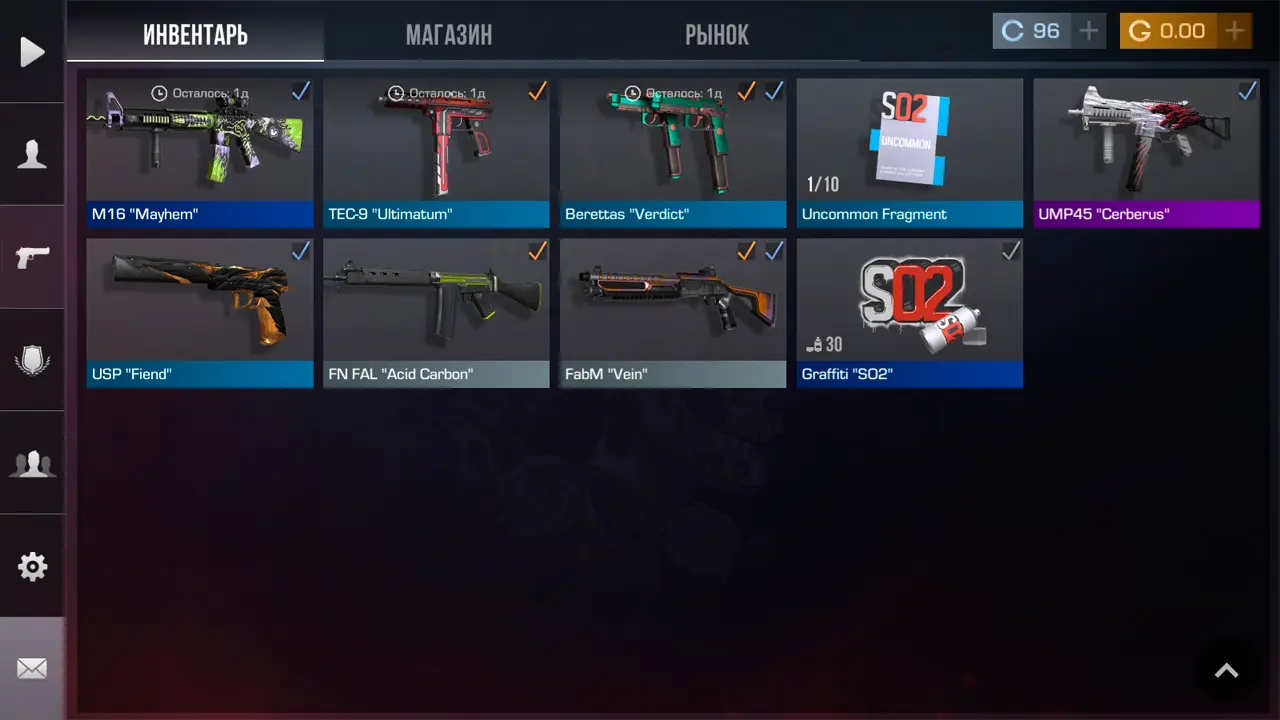The height and width of the screenshot is (720, 1280).
Task: Click the play arrow in the sidebar
Action: pyautogui.click(x=32, y=52)
